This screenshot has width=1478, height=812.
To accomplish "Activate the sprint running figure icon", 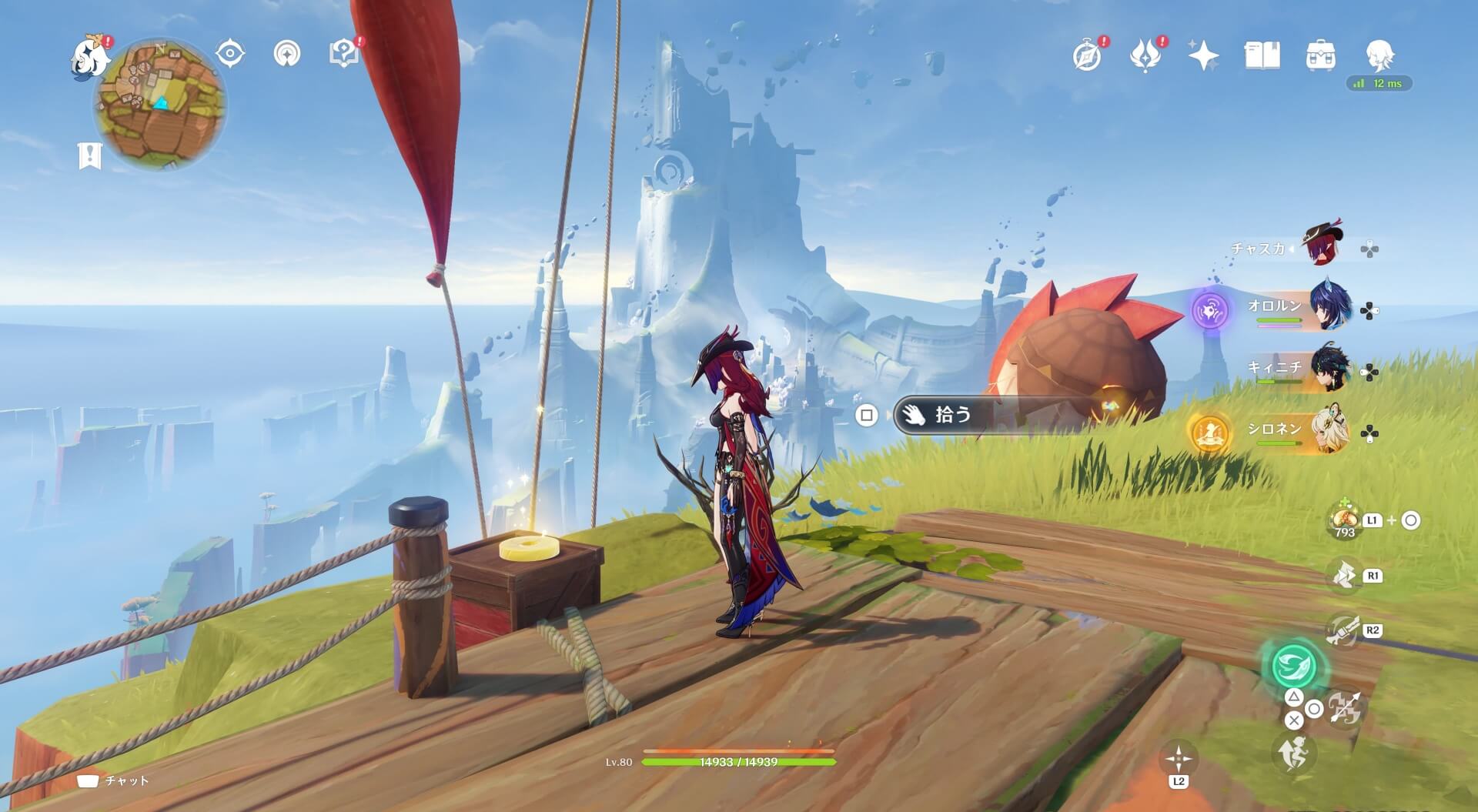I will (1294, 752).
